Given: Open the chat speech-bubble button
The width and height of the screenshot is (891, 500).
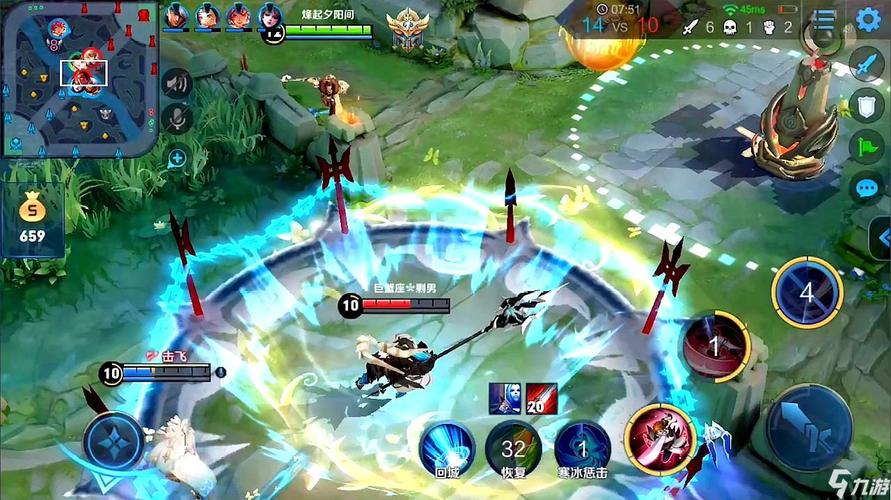Looking at the screenshot, I should click(866, 188).
